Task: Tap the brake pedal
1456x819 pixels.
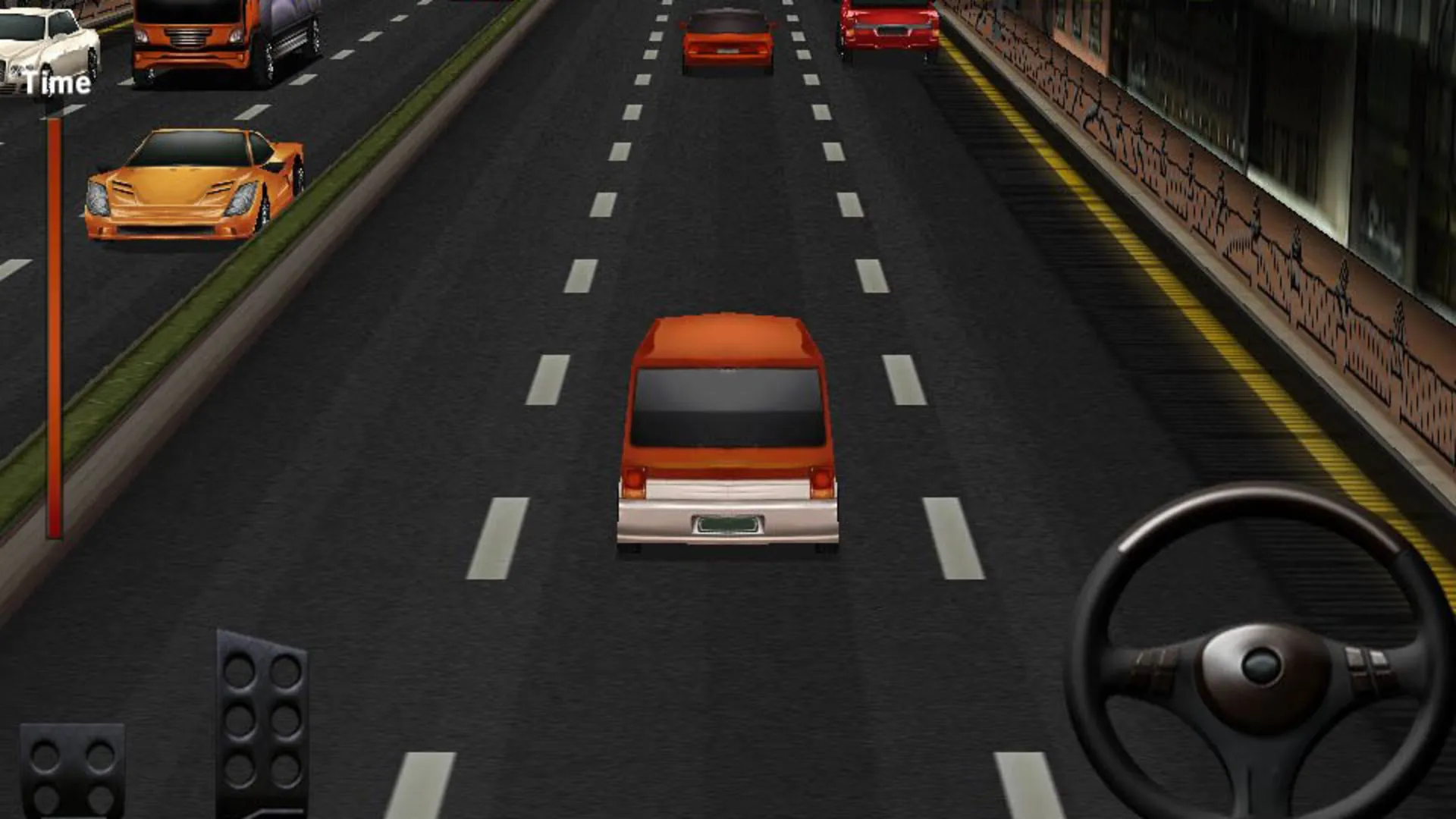Action: tap(72, 770)
